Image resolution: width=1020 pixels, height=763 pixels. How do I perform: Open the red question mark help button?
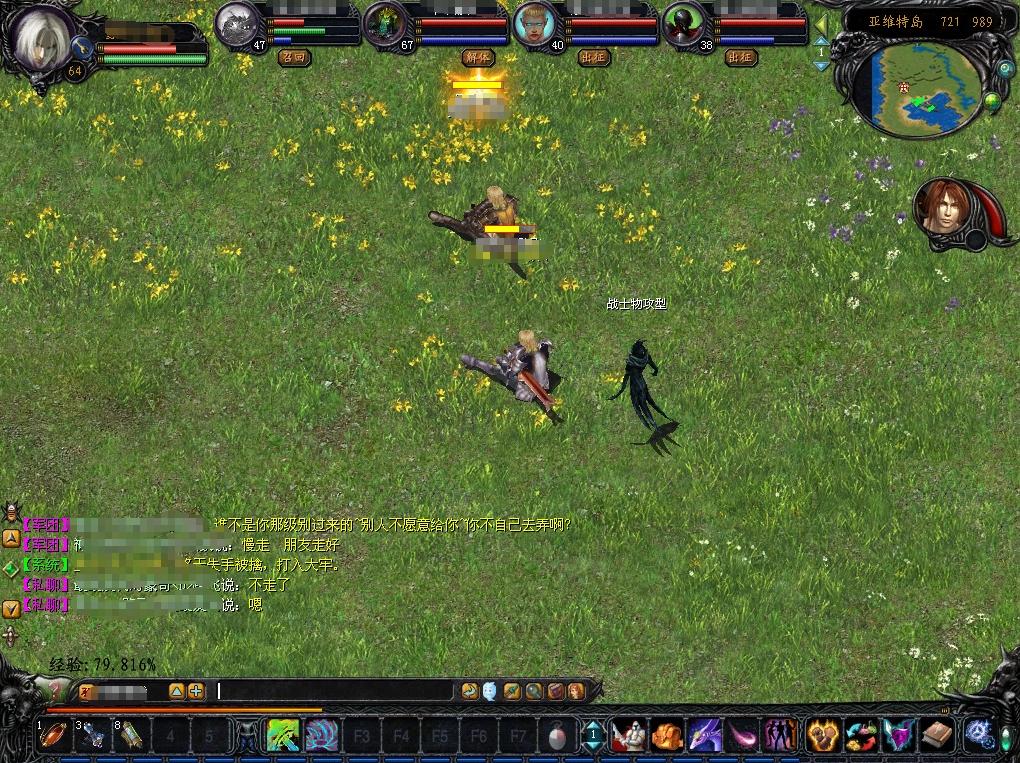pyautogui.click(x=57, y=690)
